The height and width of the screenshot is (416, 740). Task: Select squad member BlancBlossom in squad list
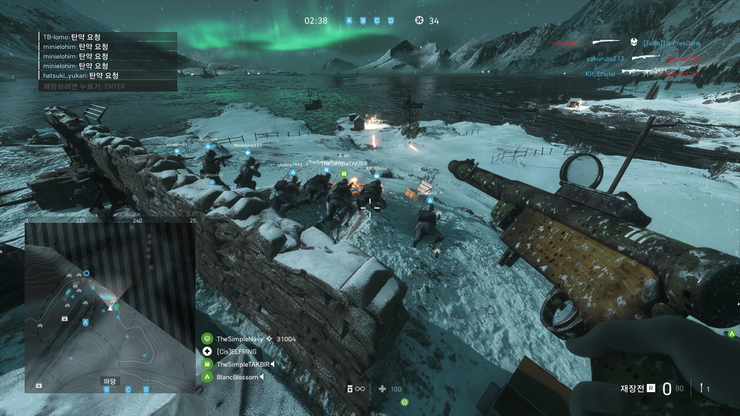point(240,377)
